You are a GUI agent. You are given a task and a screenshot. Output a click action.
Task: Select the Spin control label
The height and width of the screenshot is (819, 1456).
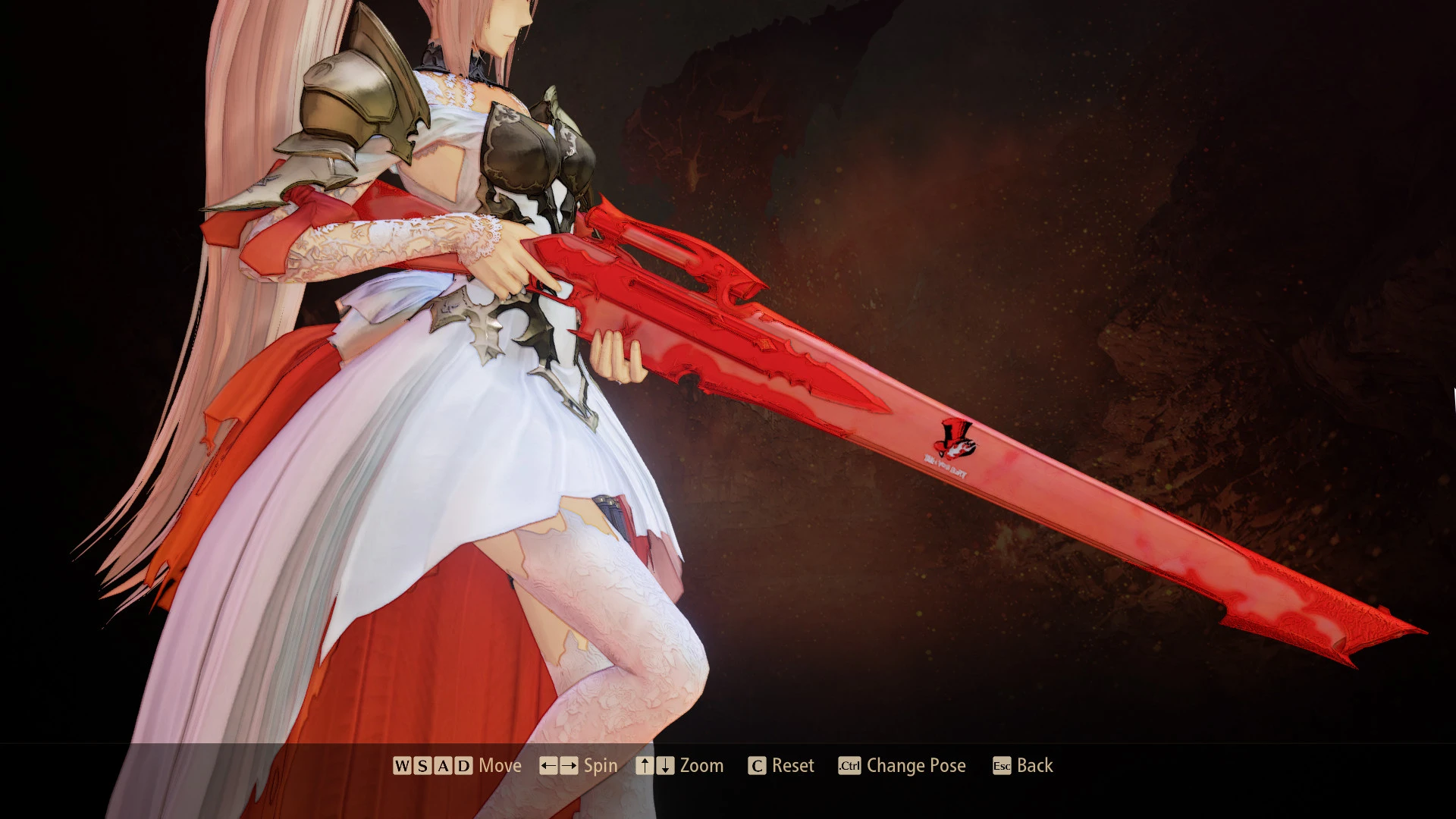598,766
